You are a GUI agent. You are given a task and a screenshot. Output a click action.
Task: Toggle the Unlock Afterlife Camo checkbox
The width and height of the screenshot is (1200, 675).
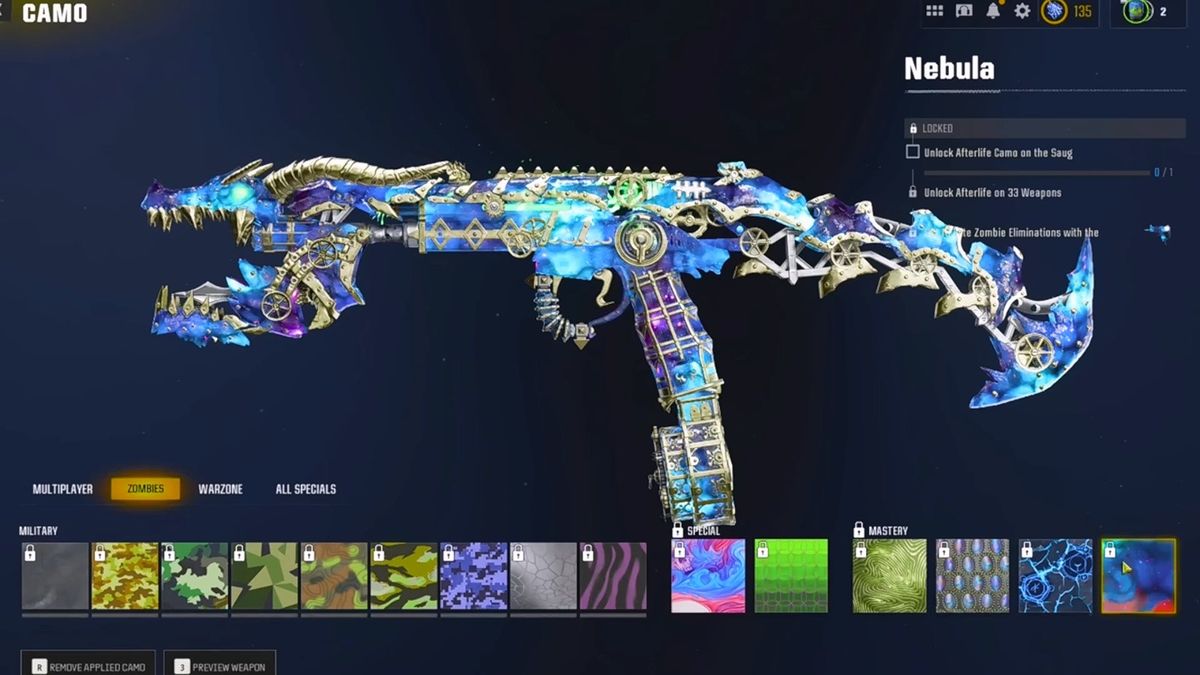(x=912, y=152)
